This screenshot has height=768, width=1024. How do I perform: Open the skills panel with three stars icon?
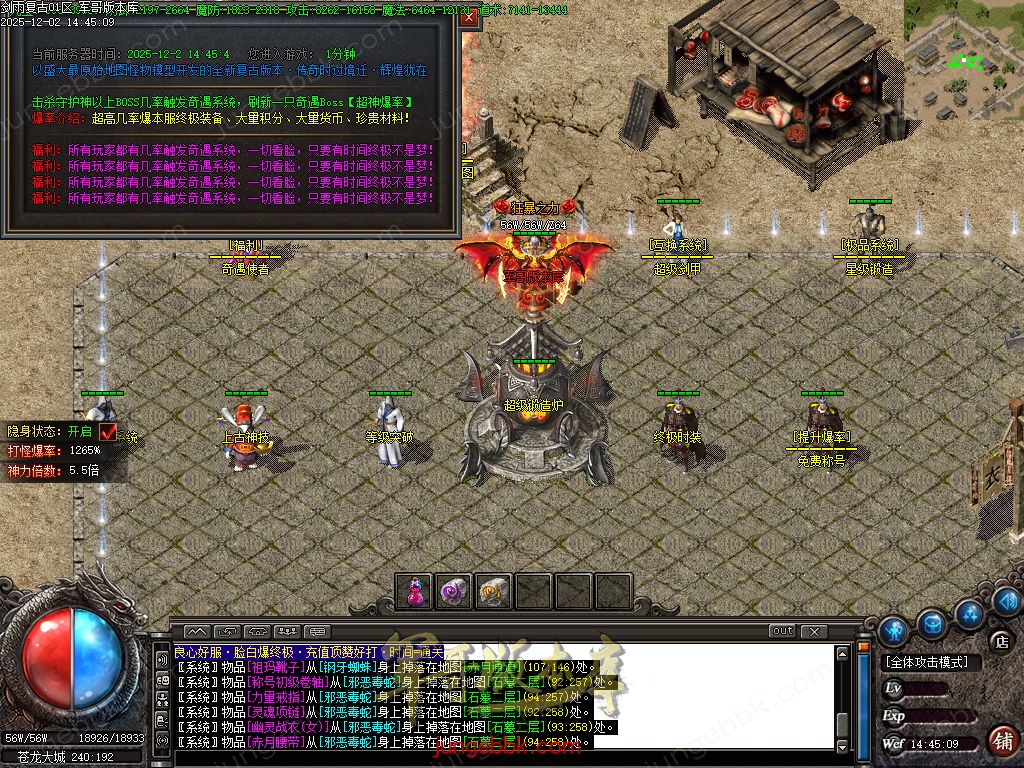coord(968,612)
